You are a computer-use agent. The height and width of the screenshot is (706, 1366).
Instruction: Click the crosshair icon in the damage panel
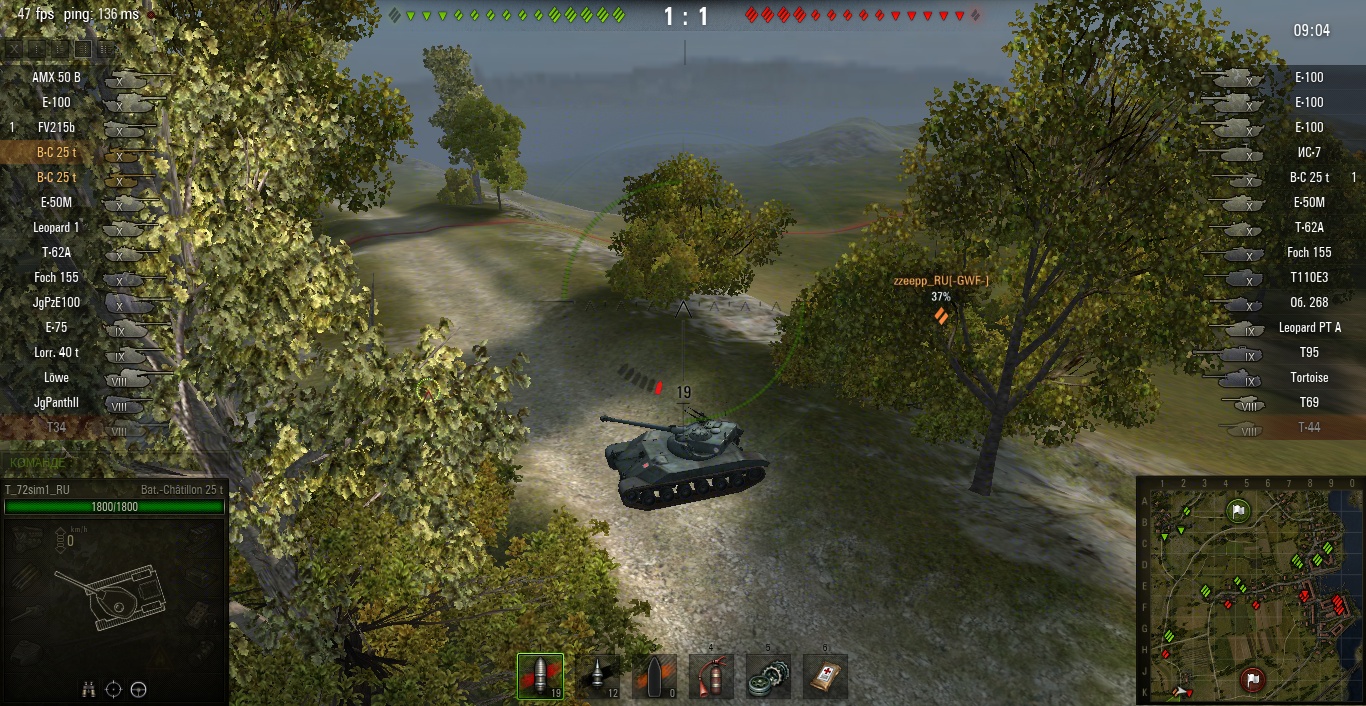113,688
